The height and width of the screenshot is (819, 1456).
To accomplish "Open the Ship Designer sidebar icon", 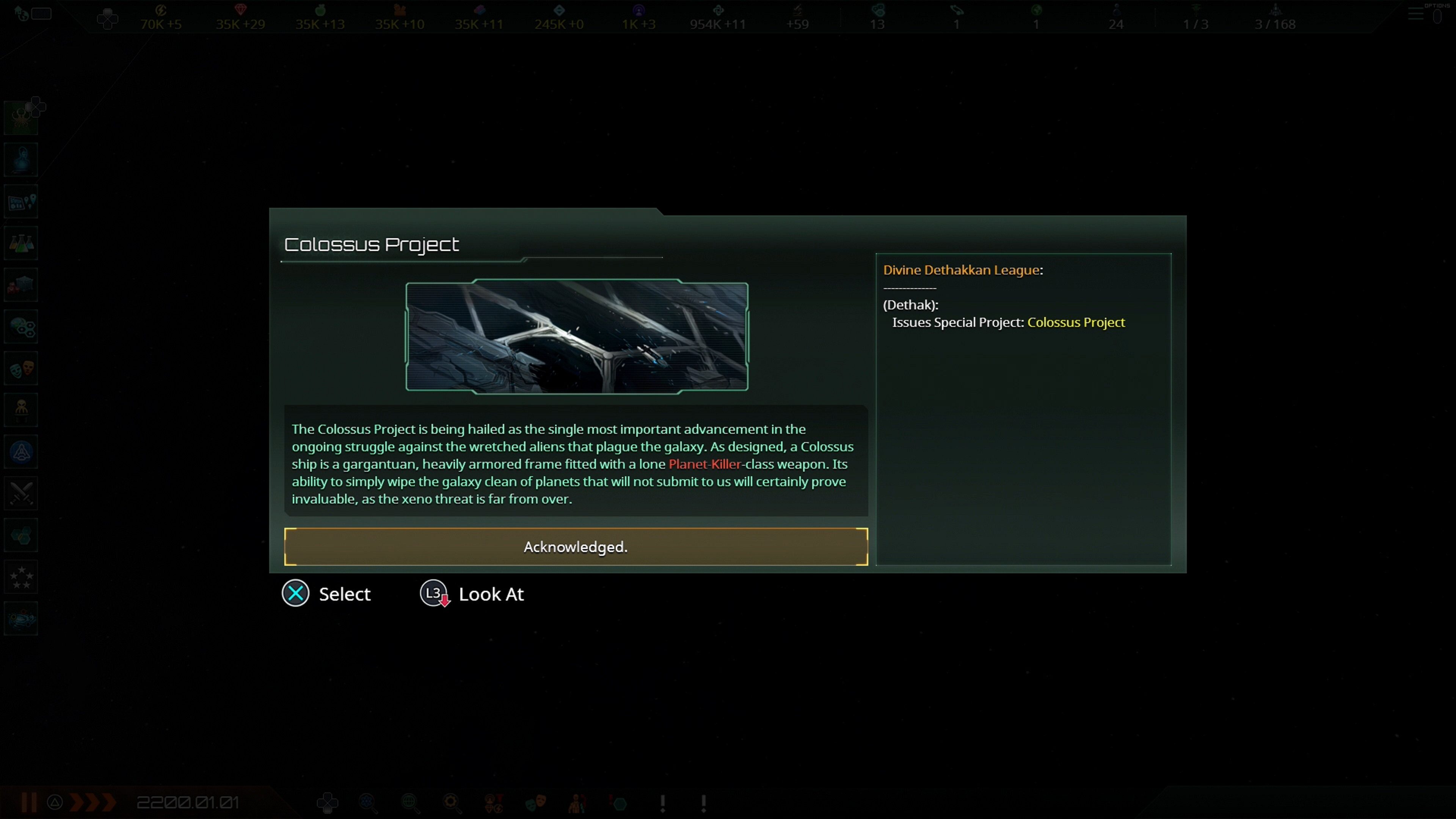I will point(21,451).
